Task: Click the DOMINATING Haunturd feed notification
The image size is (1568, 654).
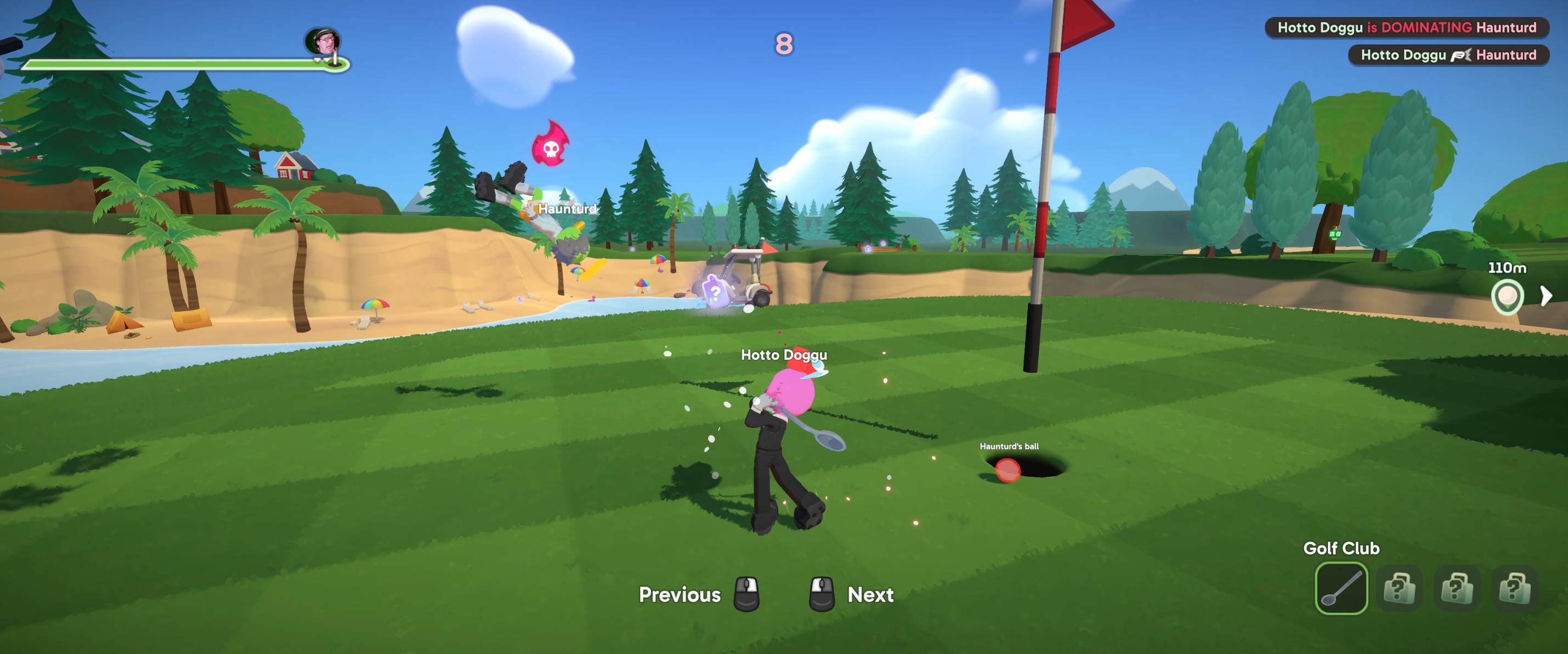Action: [1406, 27]
